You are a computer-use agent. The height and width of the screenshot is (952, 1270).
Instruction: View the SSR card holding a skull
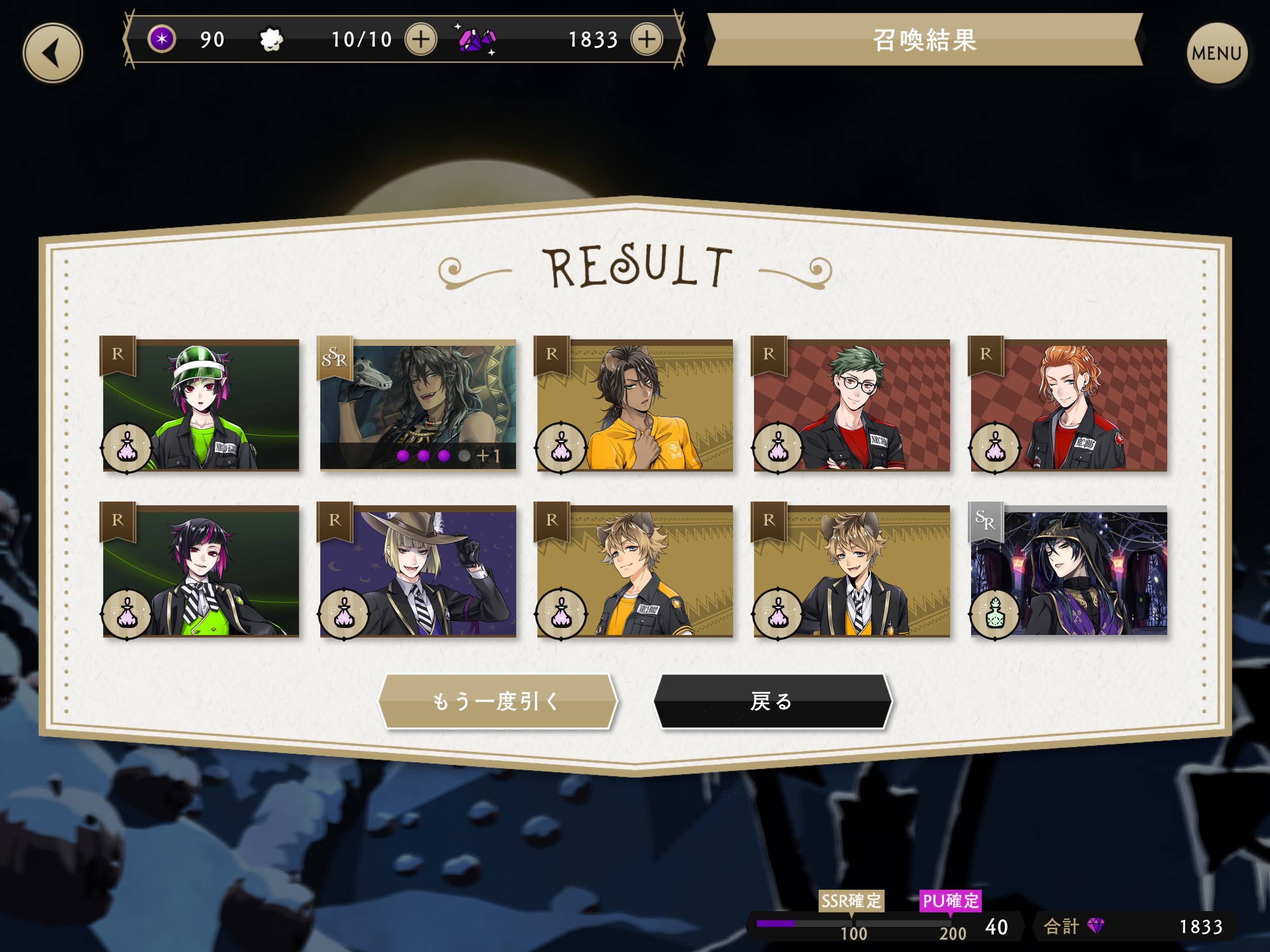click(x=418, y=405)
